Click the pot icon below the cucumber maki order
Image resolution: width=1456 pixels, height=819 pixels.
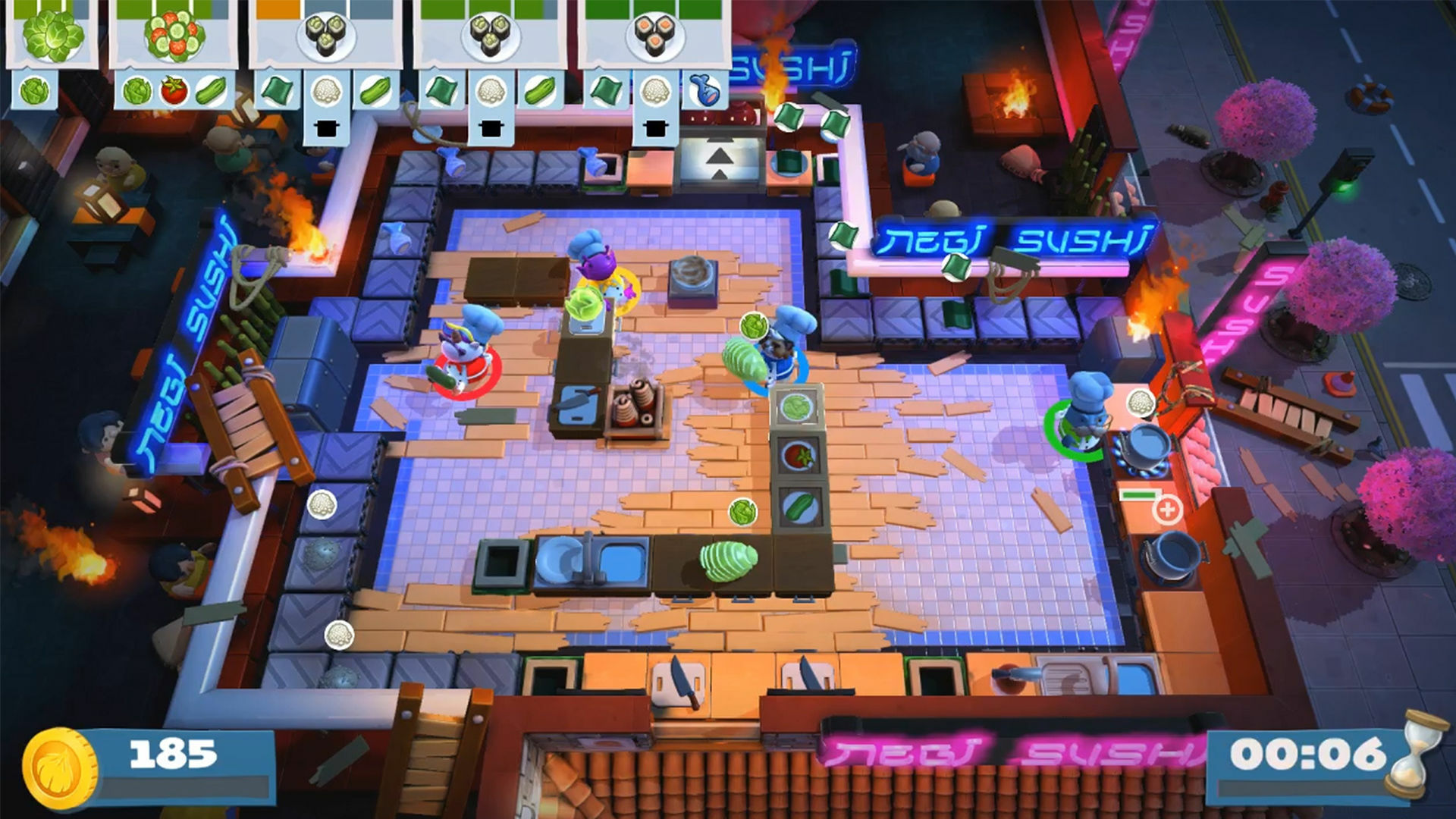[x=326, y=127]
